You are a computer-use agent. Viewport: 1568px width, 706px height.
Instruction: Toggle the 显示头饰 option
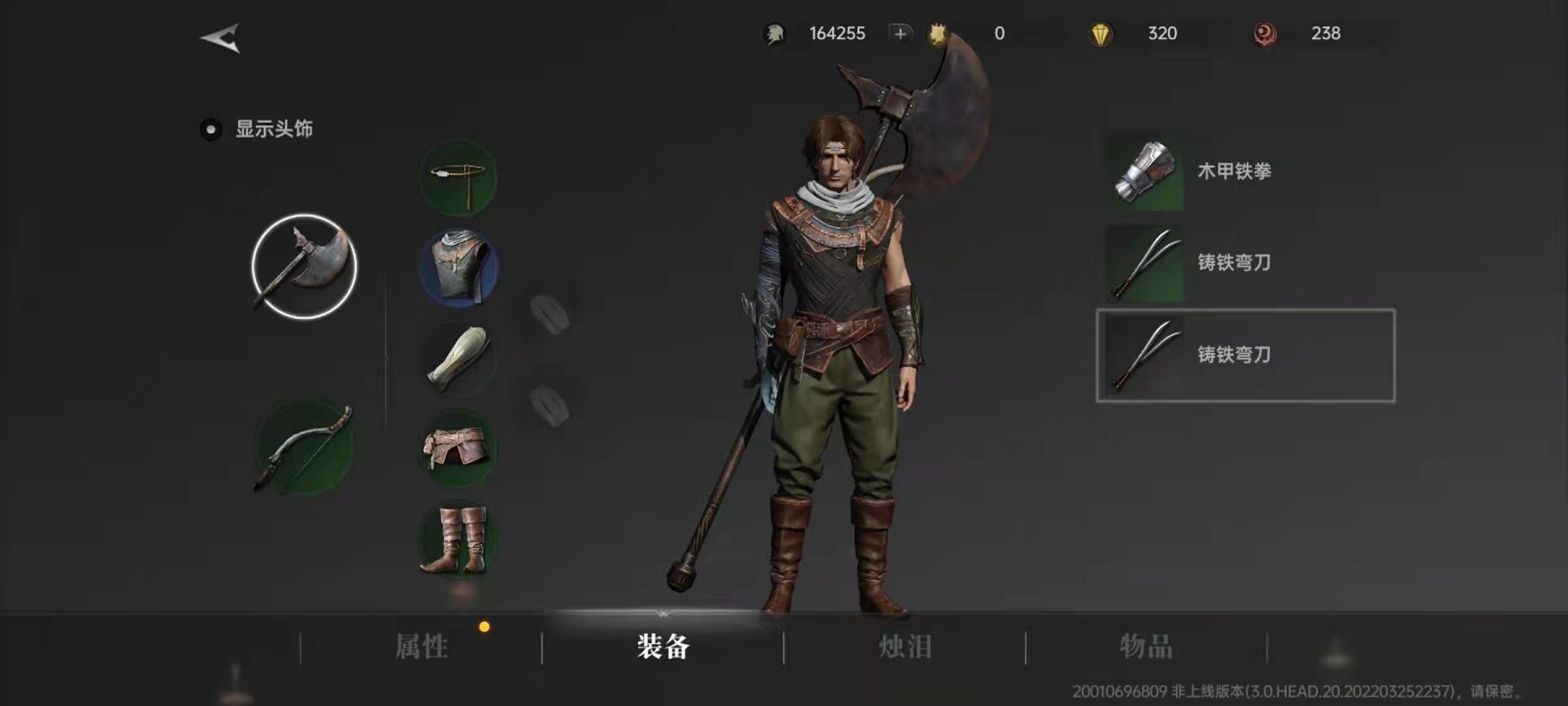[x=211, y=130]
